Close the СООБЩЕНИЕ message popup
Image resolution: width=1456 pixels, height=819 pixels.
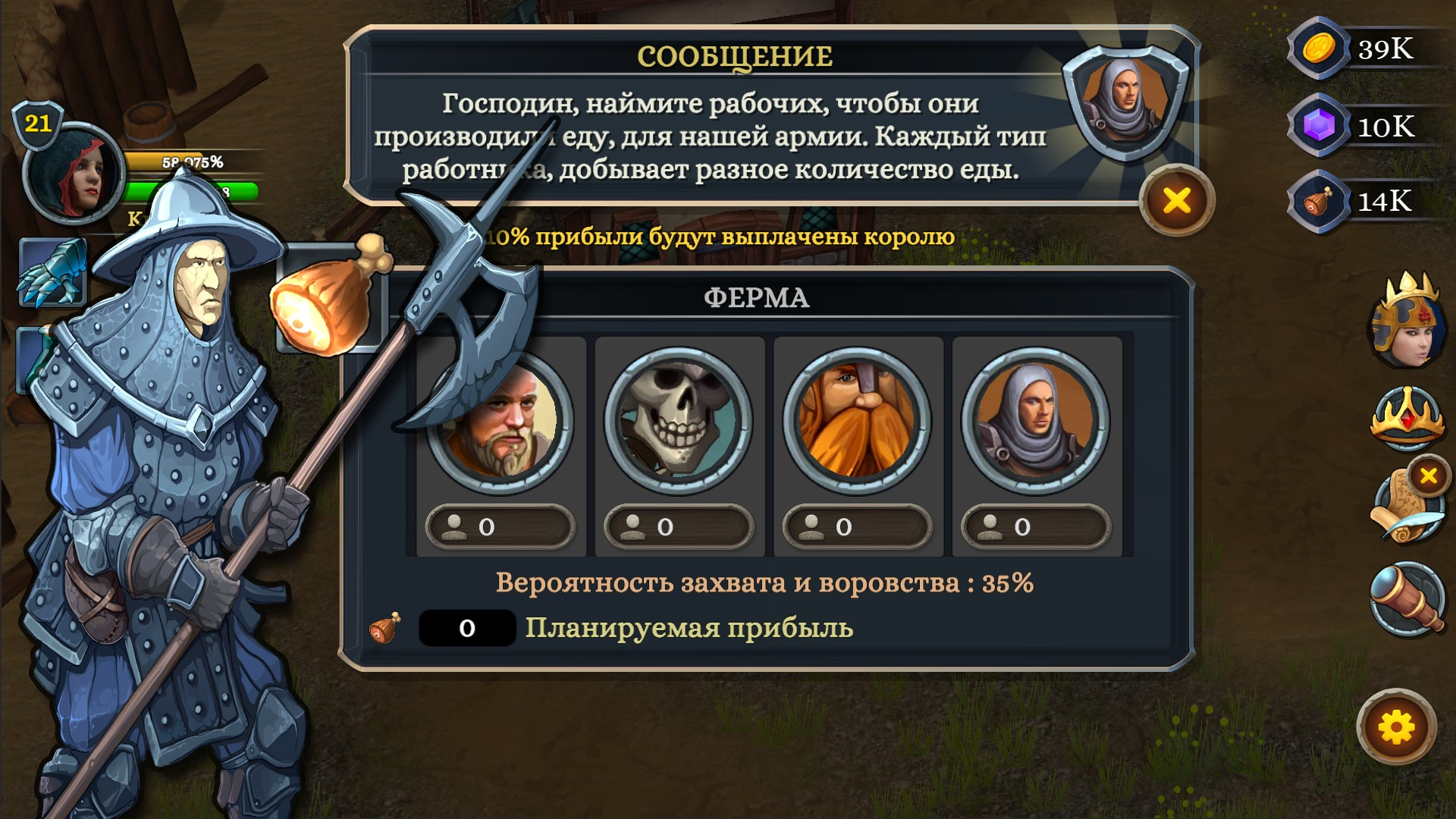click(1176, 200)
